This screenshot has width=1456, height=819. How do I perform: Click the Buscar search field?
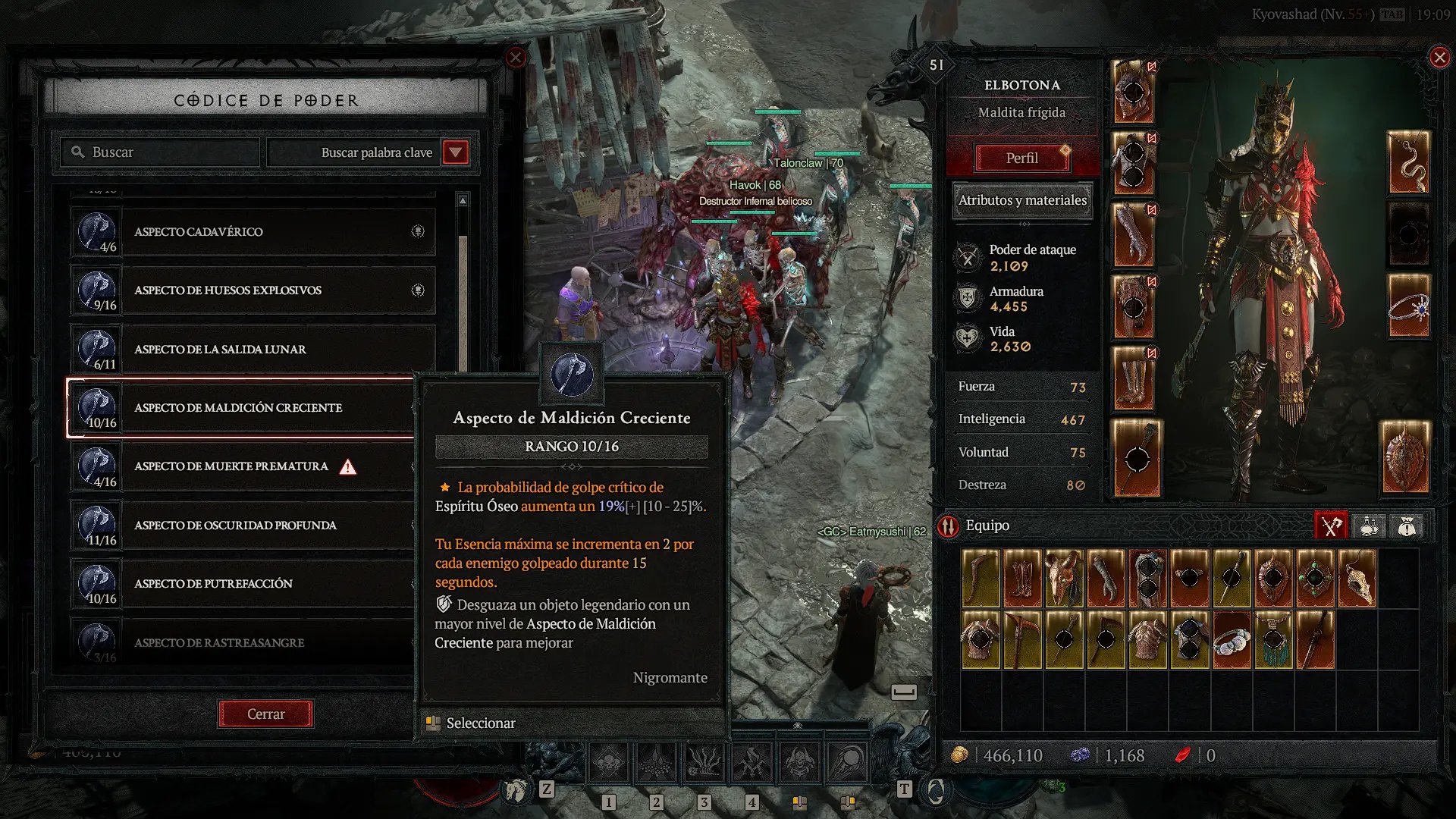point(161,152)
